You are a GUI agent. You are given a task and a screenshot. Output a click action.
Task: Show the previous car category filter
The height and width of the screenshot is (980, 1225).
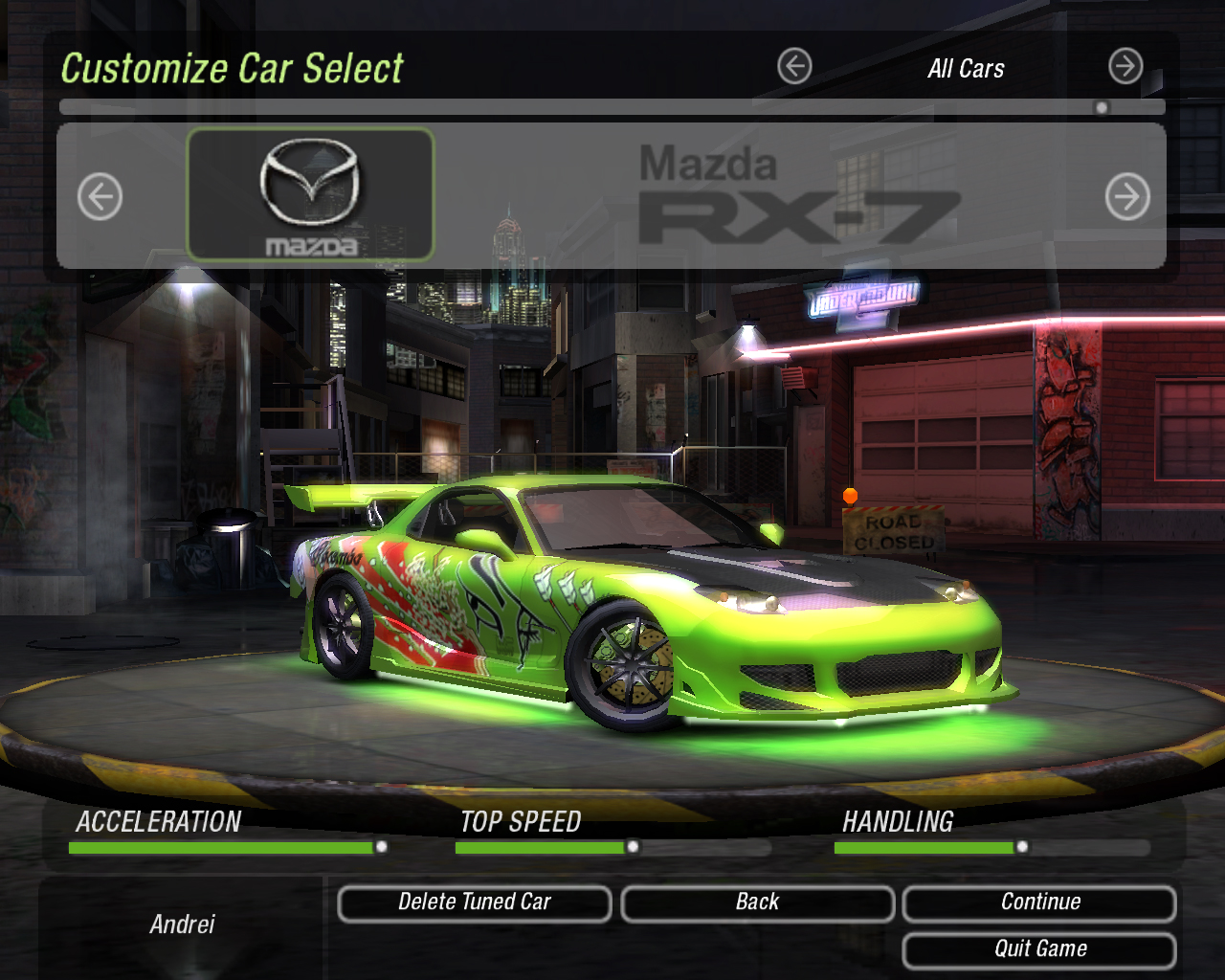[794, 67]
